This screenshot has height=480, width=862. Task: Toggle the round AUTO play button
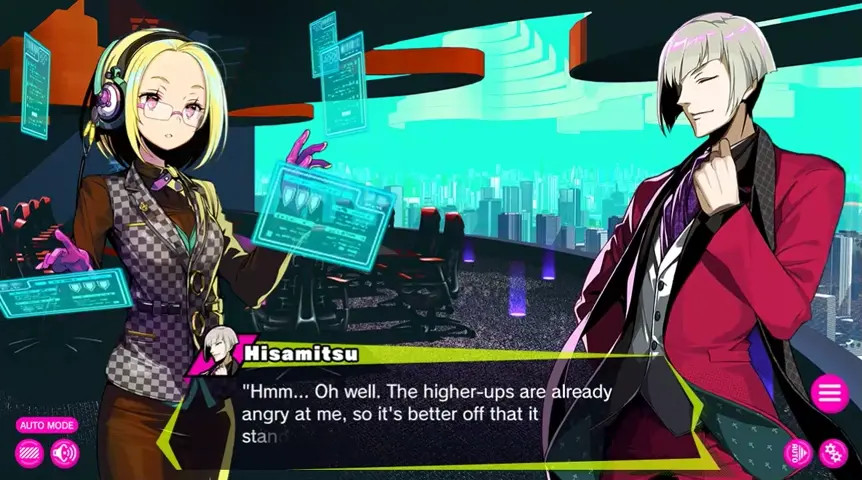797,453
